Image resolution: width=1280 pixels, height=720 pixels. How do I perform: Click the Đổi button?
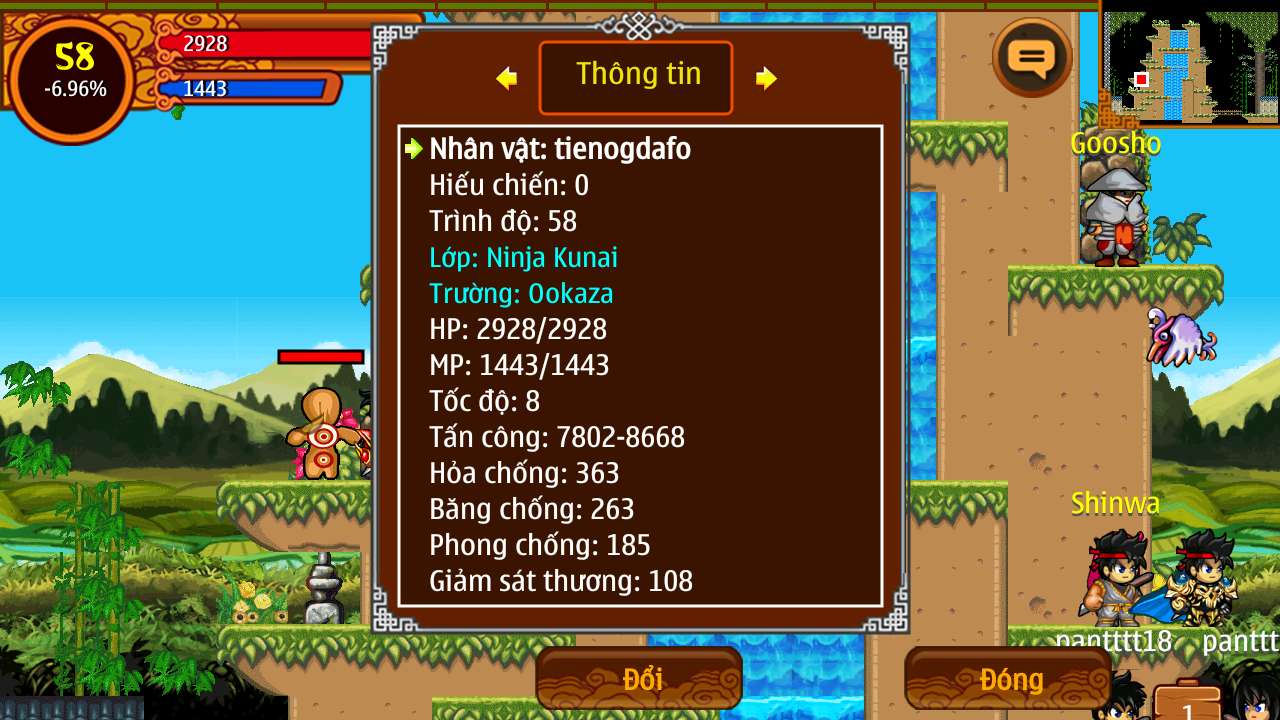(640, 679)
